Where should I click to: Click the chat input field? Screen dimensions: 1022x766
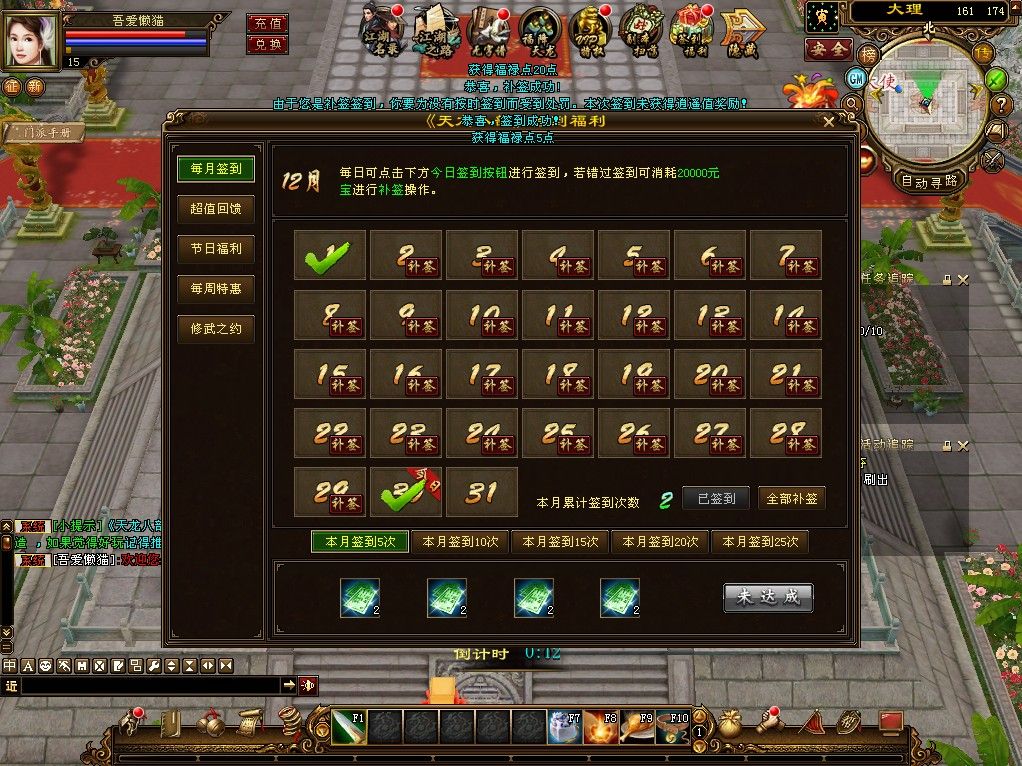click(150, 685)
